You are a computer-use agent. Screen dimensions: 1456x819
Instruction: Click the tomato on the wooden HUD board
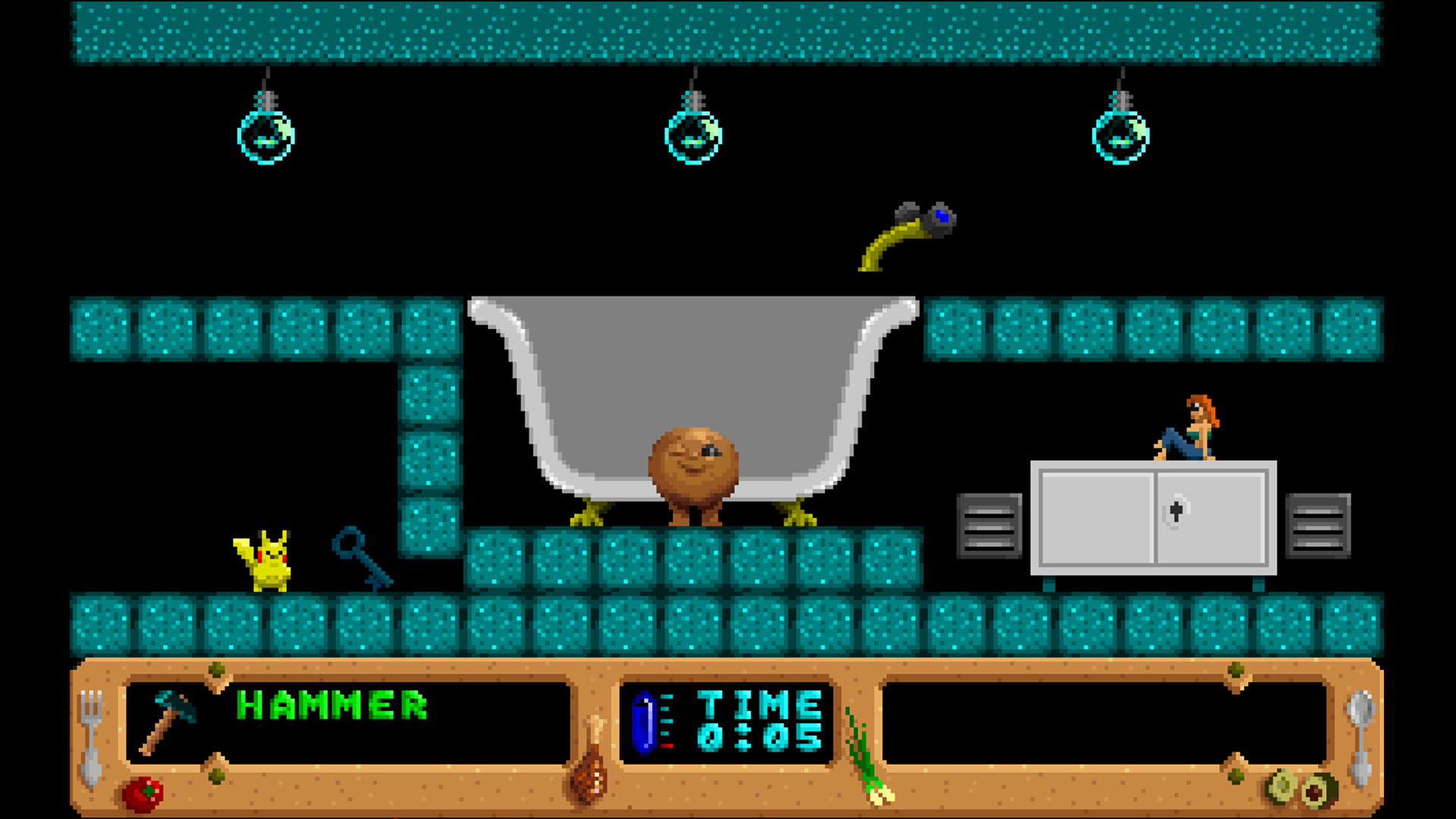(x=144, y=792)
